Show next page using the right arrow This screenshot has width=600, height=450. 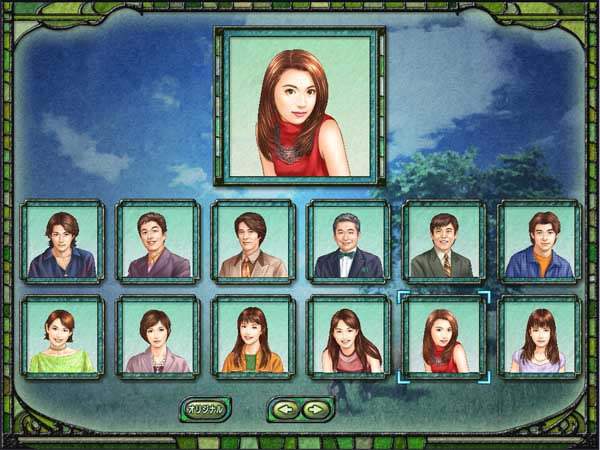click(317, 409)
